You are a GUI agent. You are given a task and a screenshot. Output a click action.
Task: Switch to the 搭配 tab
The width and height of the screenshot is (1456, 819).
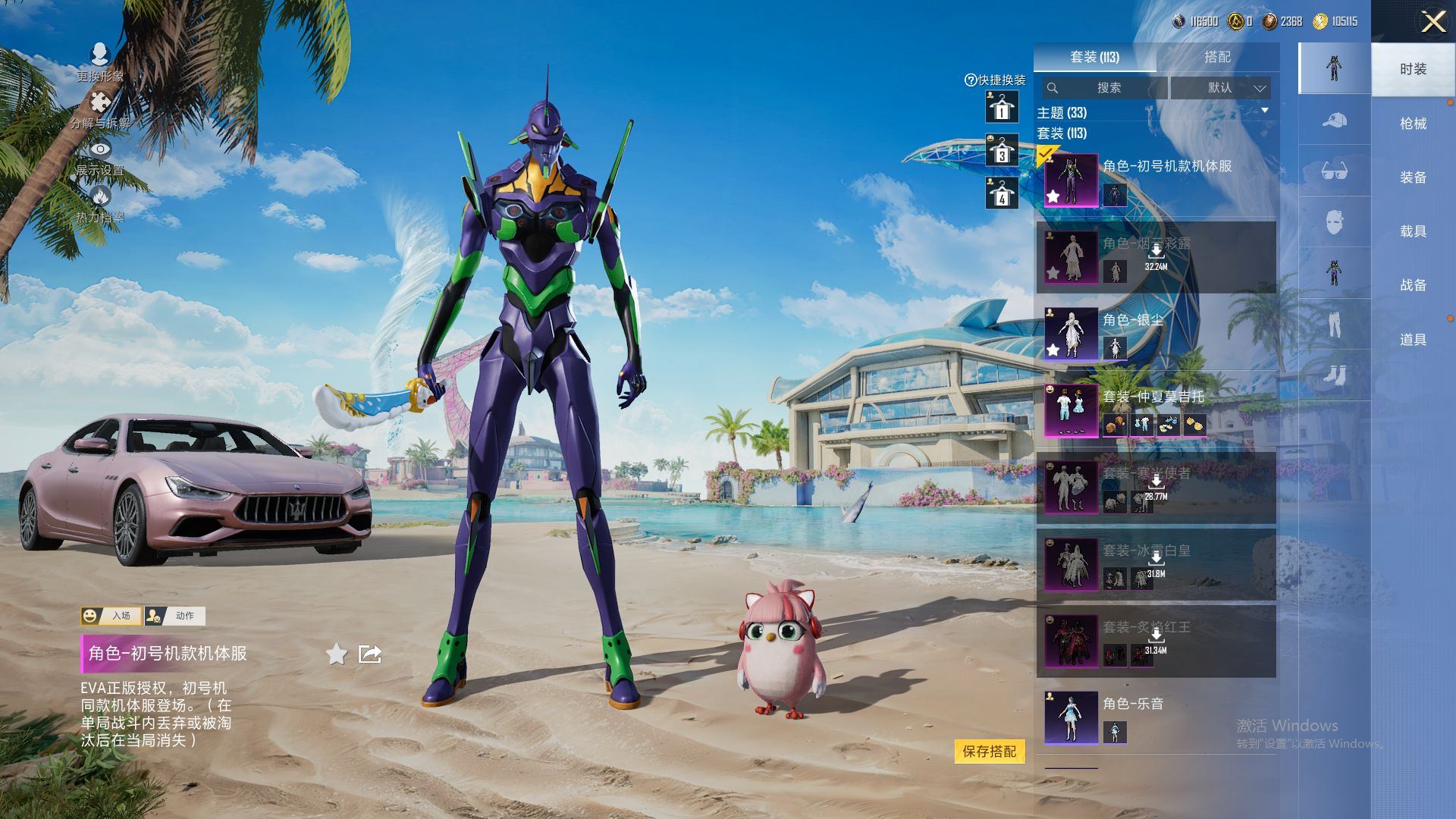click(x=1217, y=57)
